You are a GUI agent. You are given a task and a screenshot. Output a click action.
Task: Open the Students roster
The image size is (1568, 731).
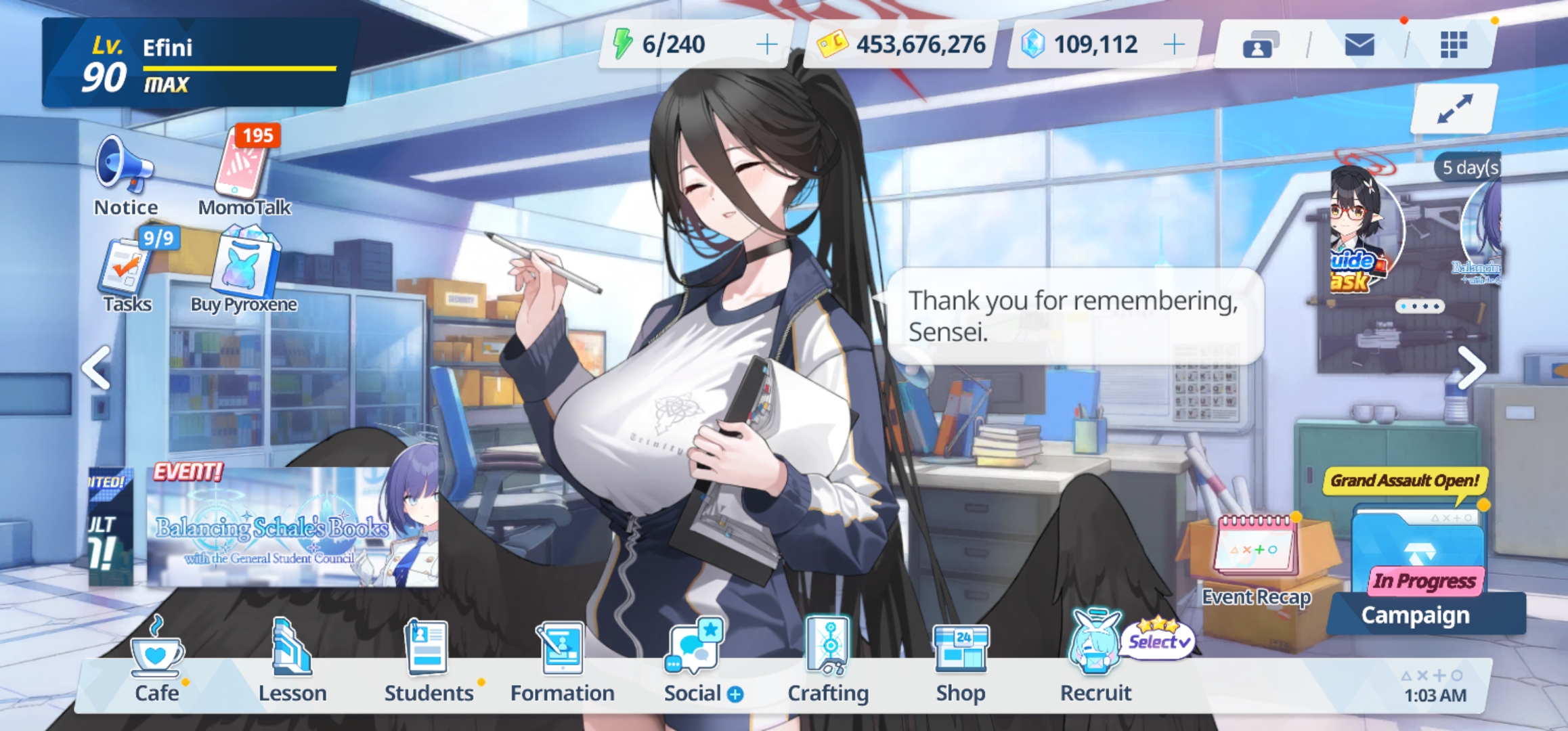[428, 660]
